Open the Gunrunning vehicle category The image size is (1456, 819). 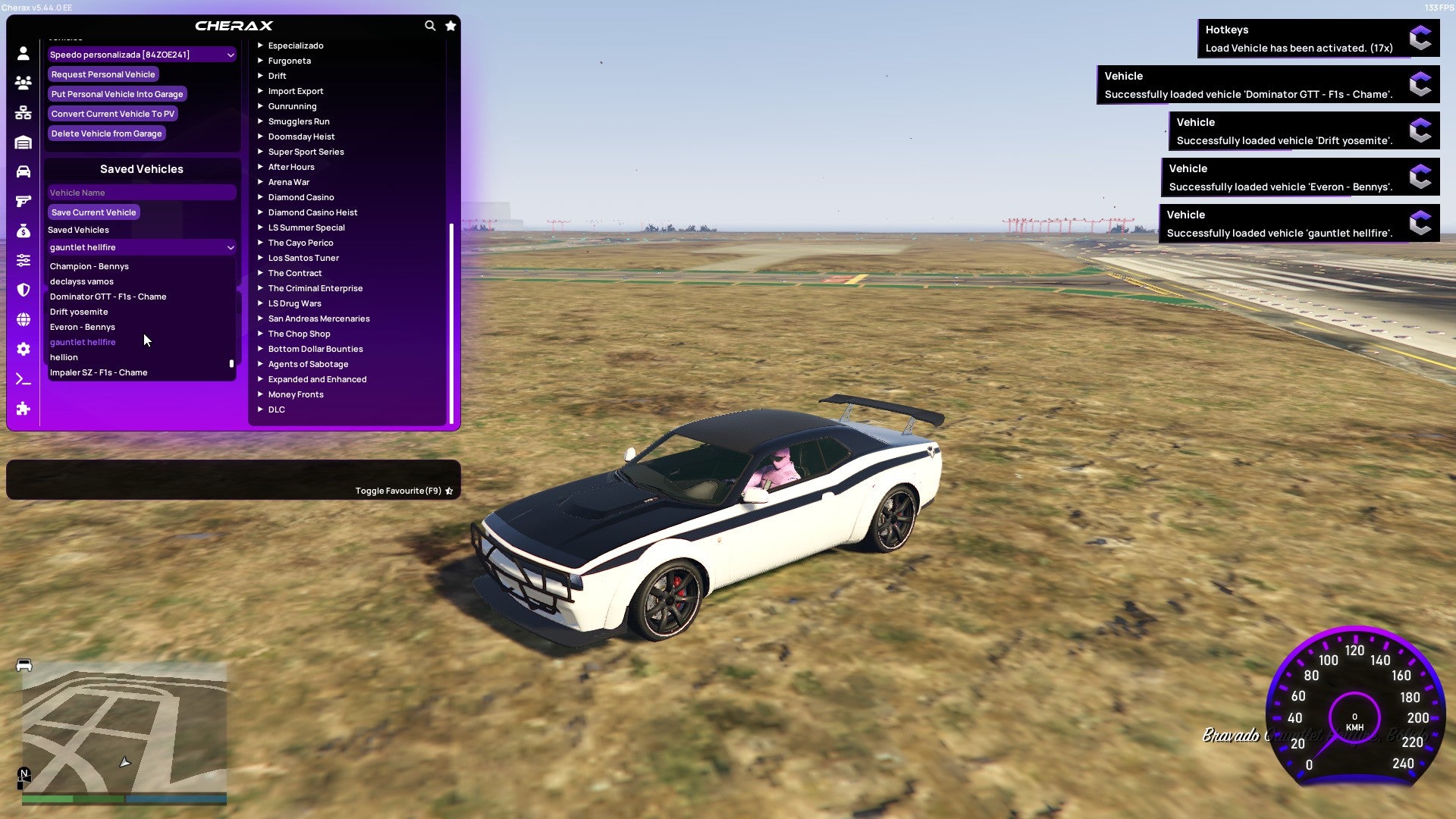pos(293,106)
